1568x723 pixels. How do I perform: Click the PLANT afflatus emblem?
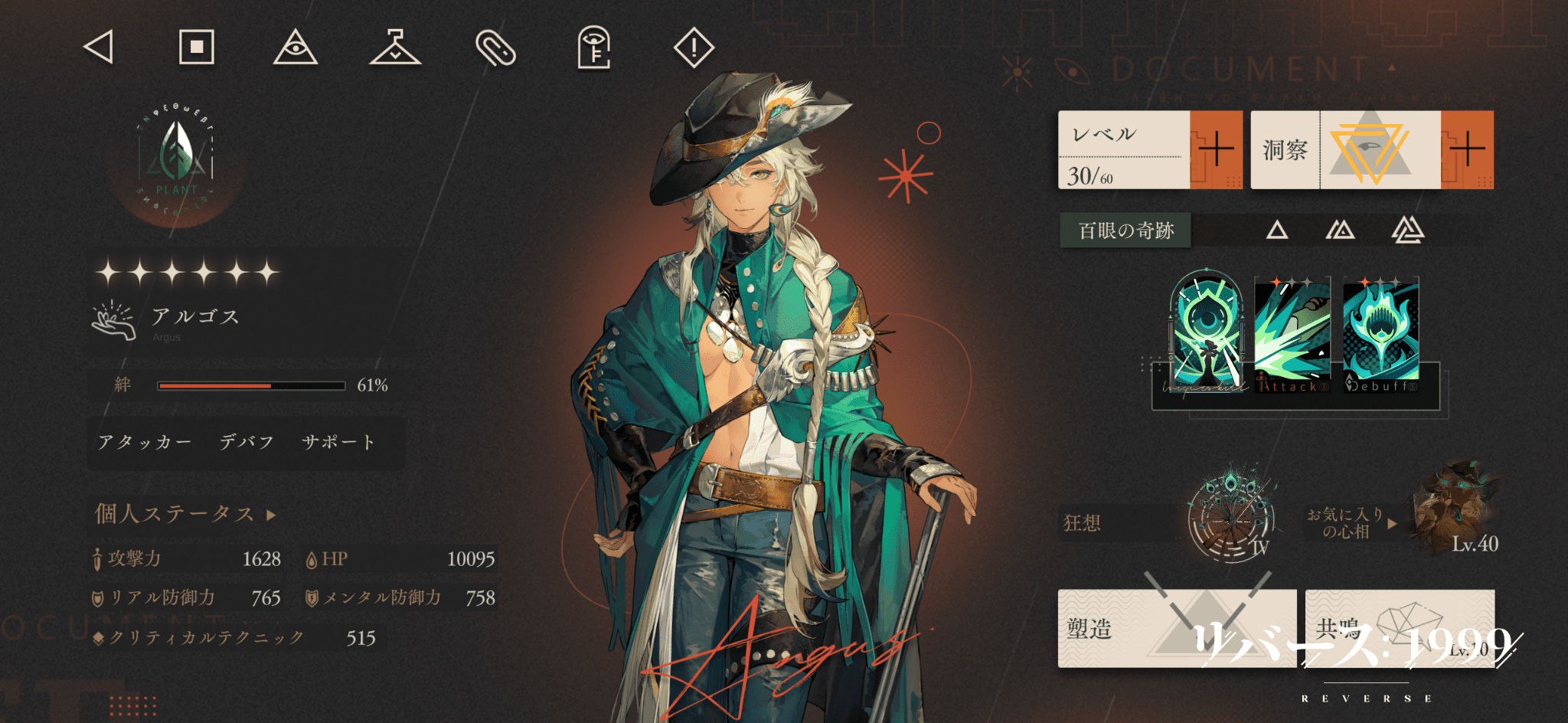177,159
